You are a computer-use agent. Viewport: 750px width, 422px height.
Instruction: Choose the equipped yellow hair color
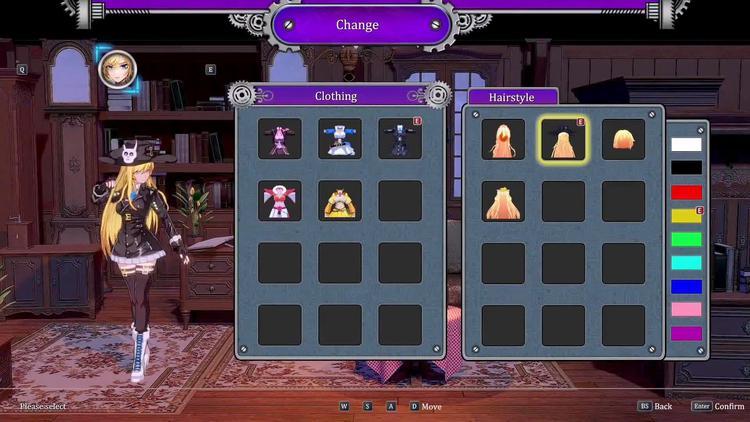(x=686, y=216)
